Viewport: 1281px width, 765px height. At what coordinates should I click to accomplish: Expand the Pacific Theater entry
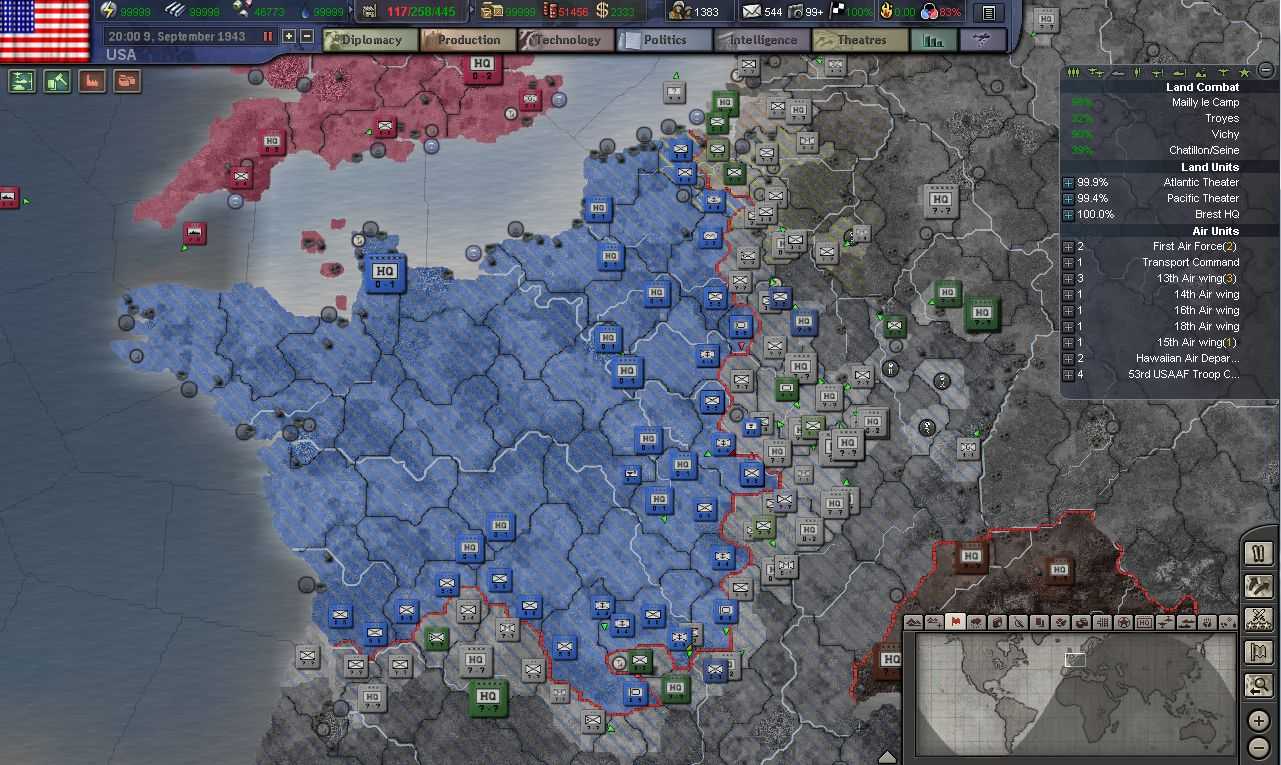pos(1067,198)
